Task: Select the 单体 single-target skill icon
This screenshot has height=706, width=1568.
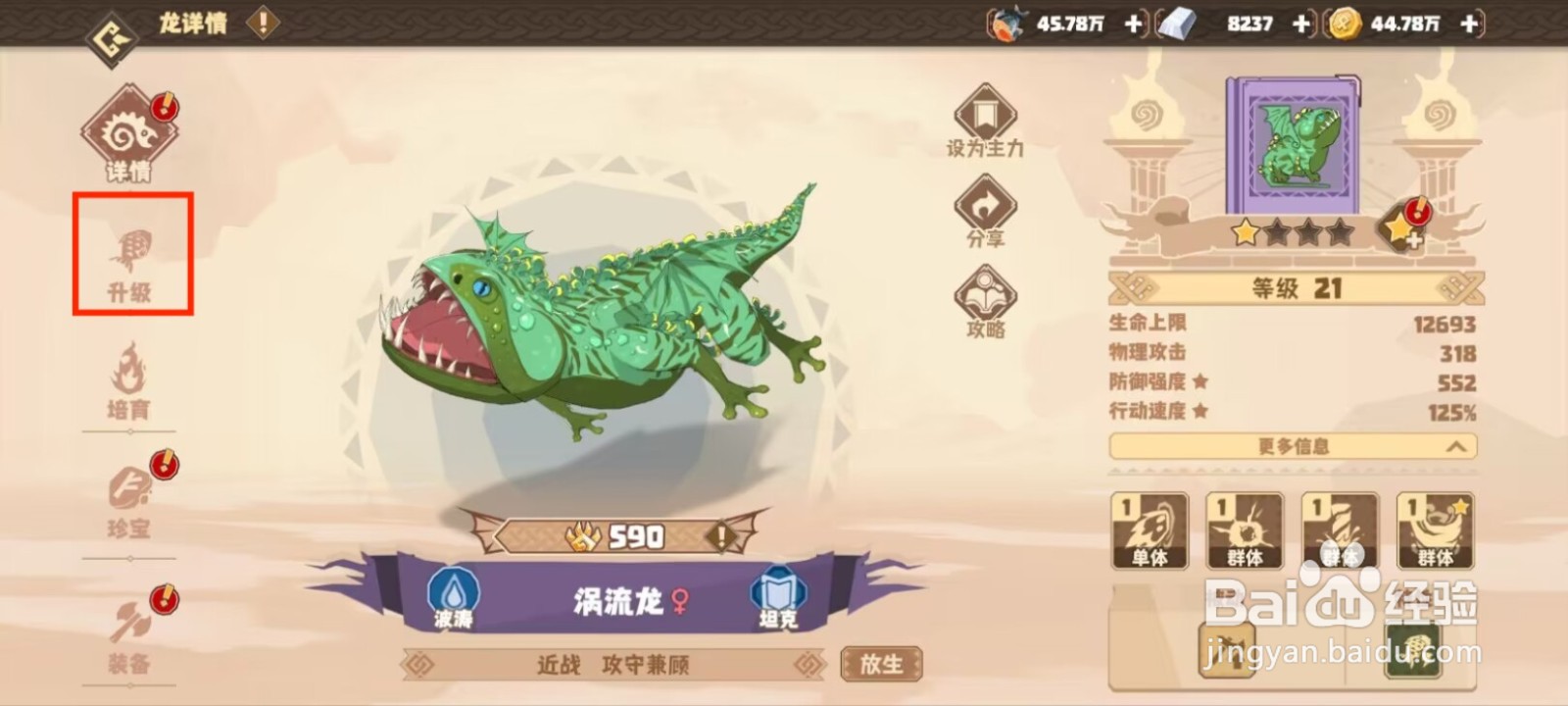Action: [x=1149, y=529]
